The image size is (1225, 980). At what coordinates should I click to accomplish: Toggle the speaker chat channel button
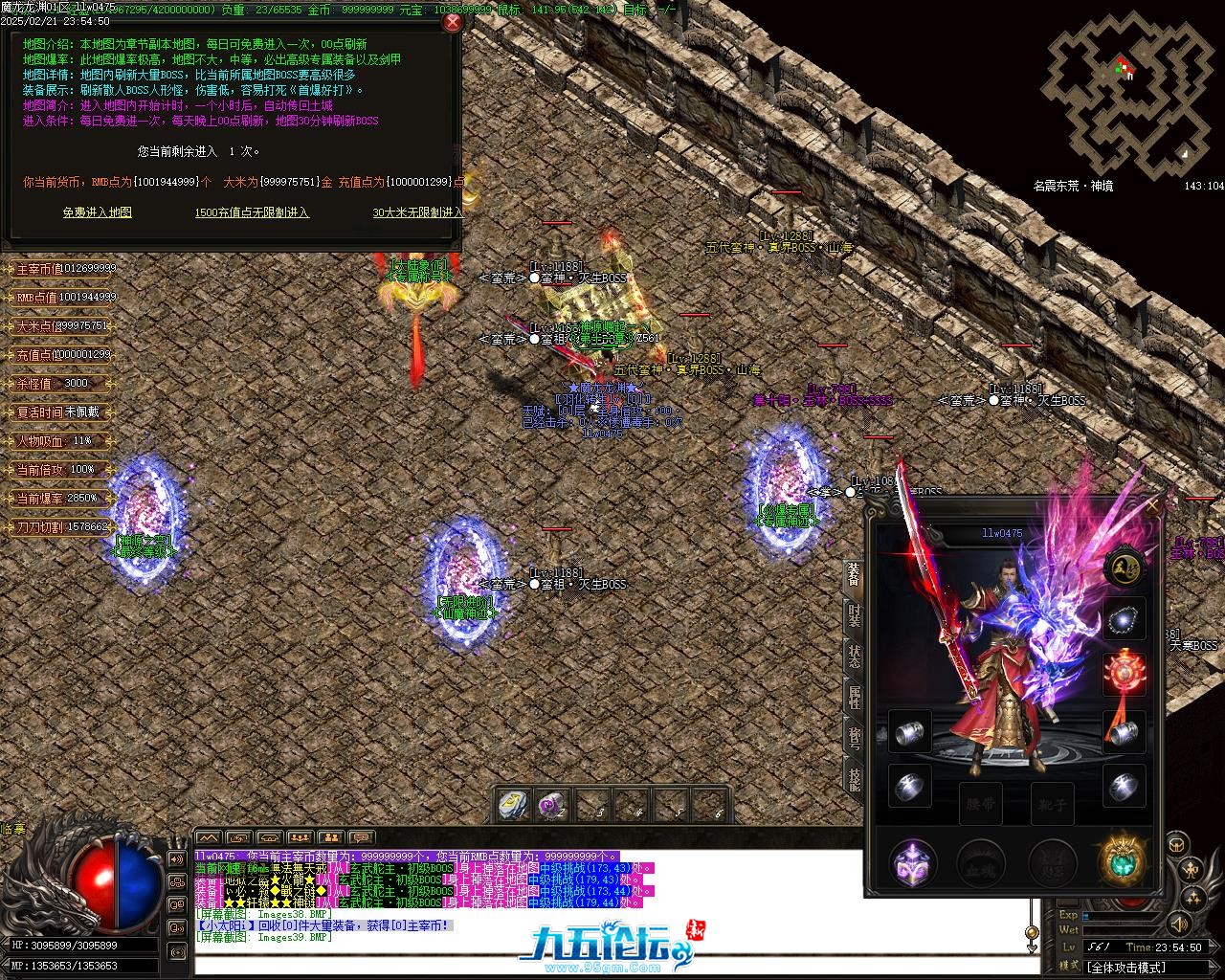click(177, 859)
